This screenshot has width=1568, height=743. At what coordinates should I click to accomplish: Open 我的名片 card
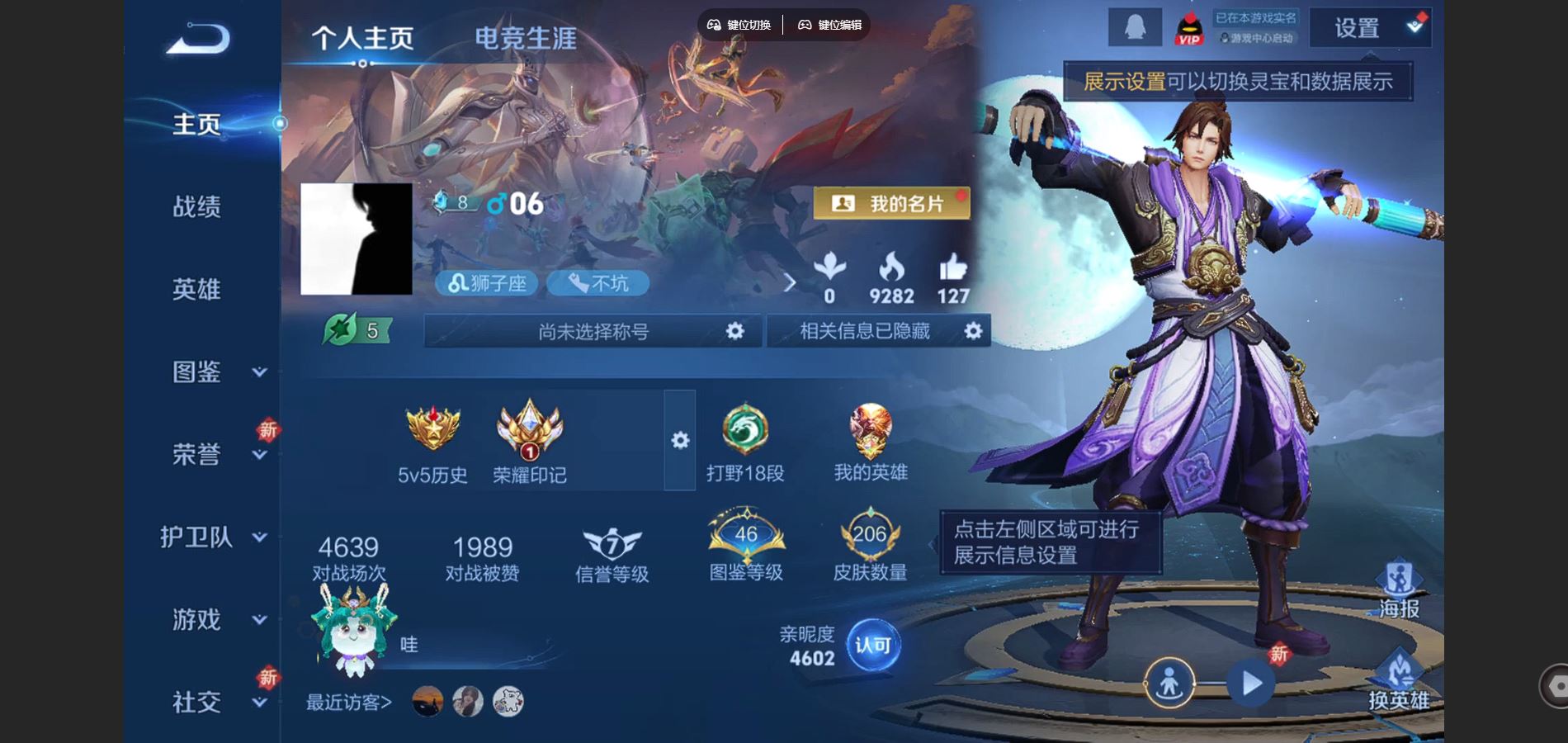891,203
